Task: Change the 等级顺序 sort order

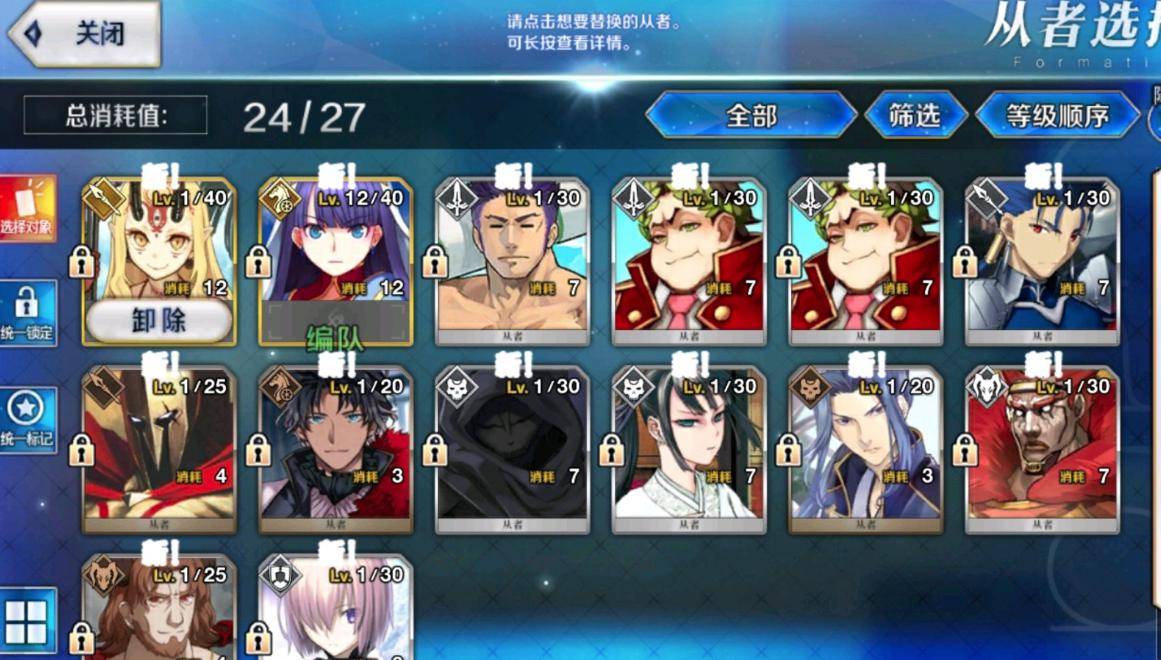Action: point(1057,116)
